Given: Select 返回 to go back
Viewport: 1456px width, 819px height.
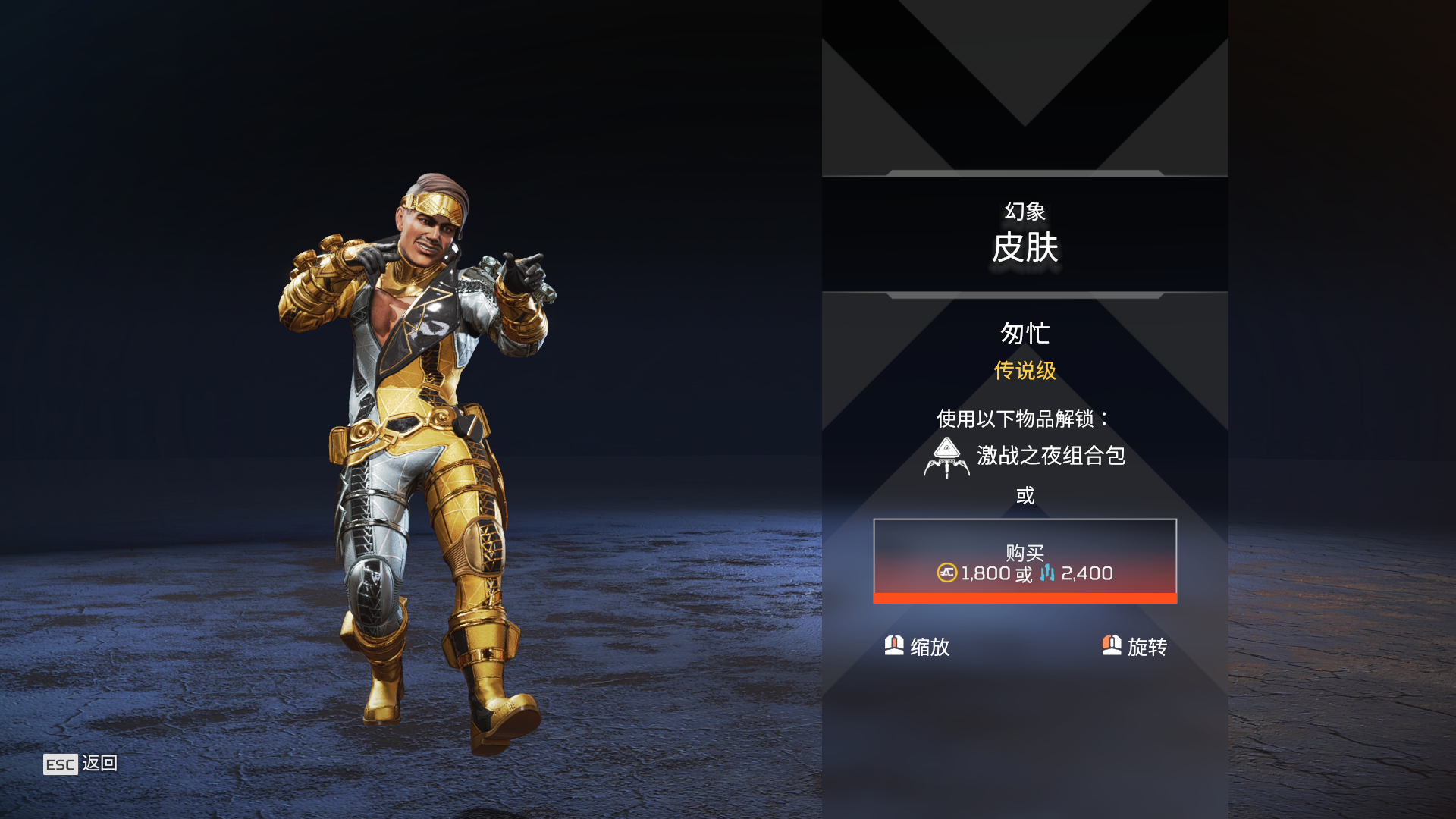Looking at the screenshot, I should (x=101, y=765).
